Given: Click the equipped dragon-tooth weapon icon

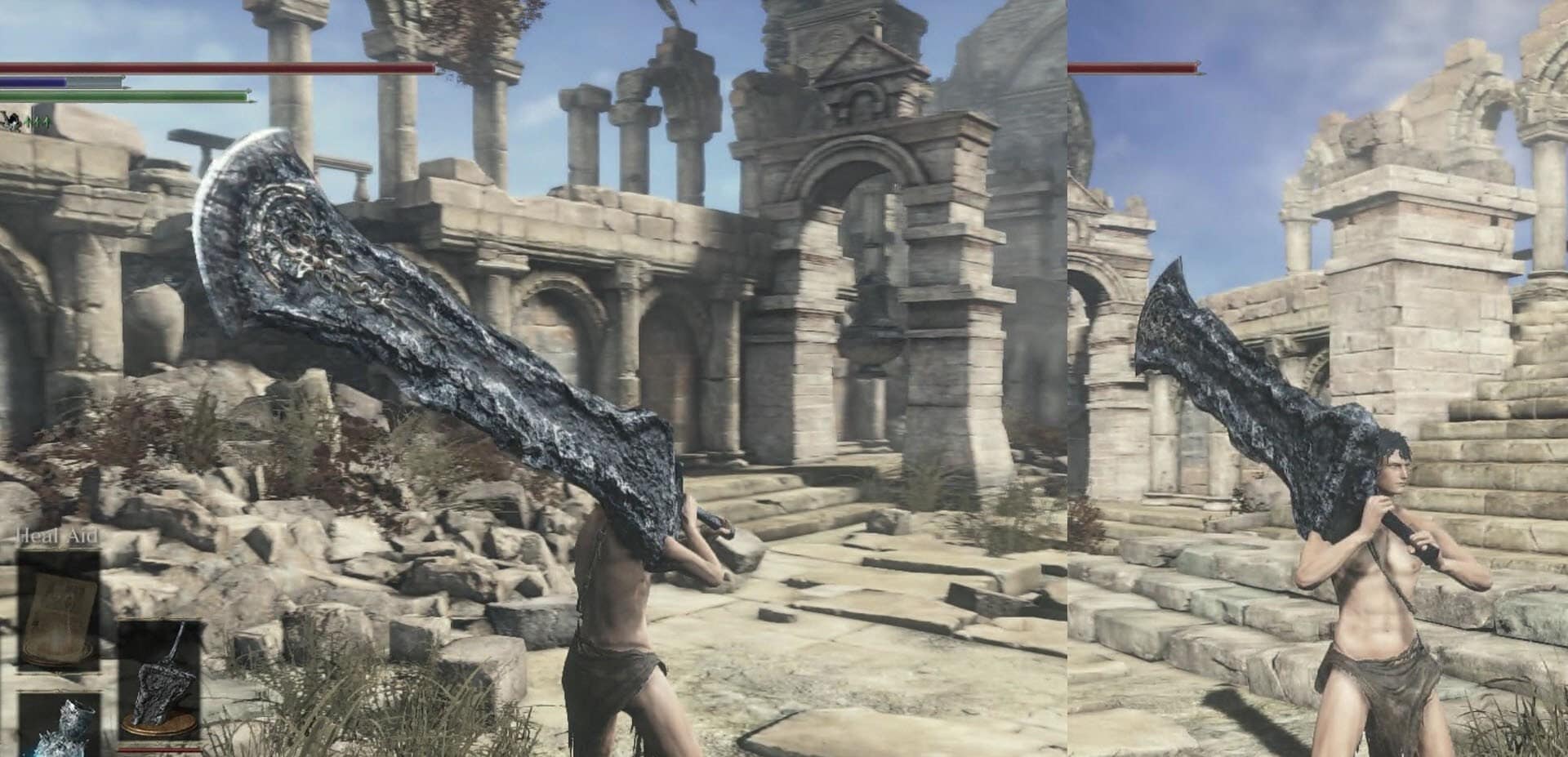Looking at the screenshot, I should (x=162, y=679).
